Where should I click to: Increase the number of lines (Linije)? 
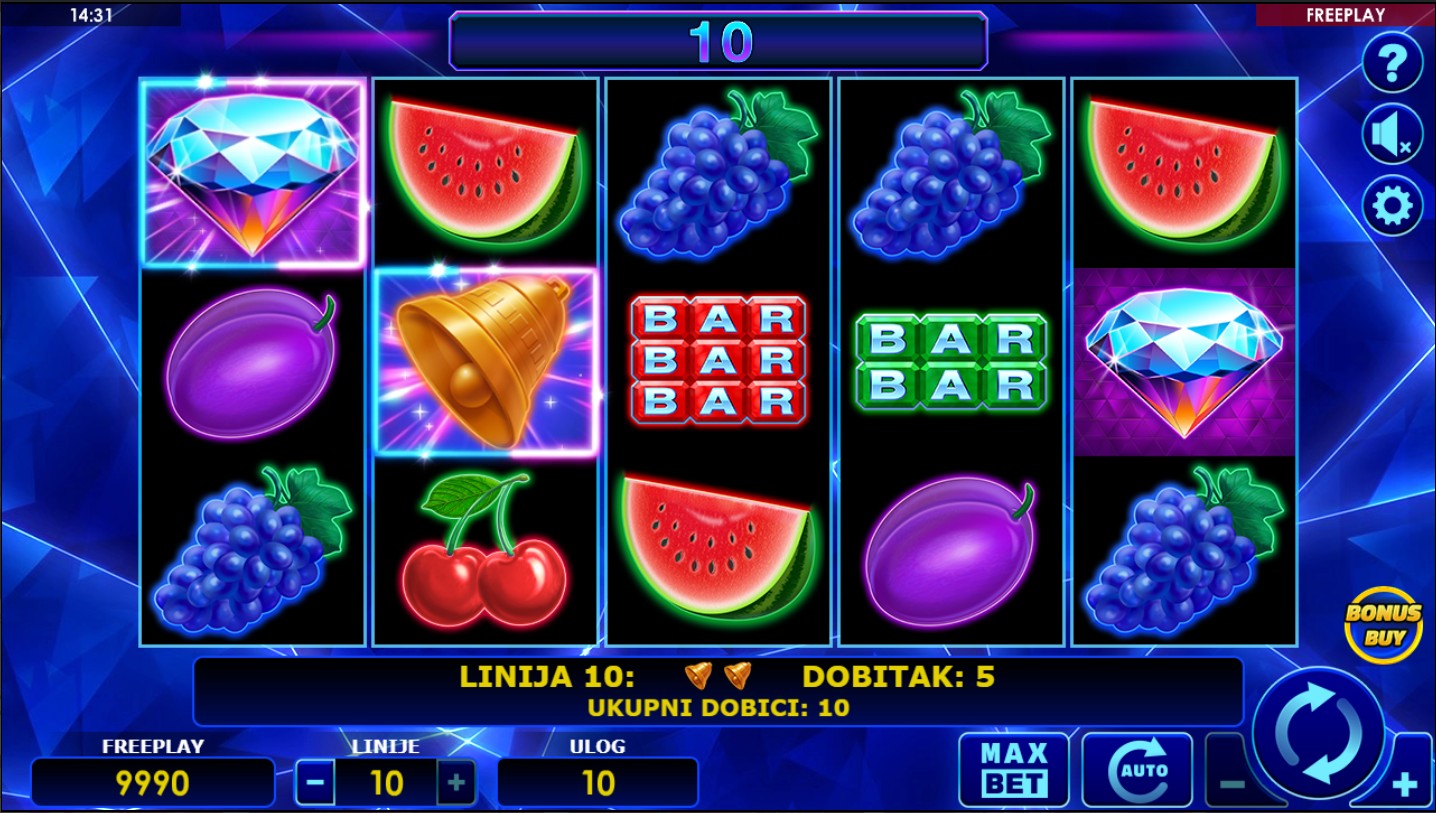(x=456, y=782)
